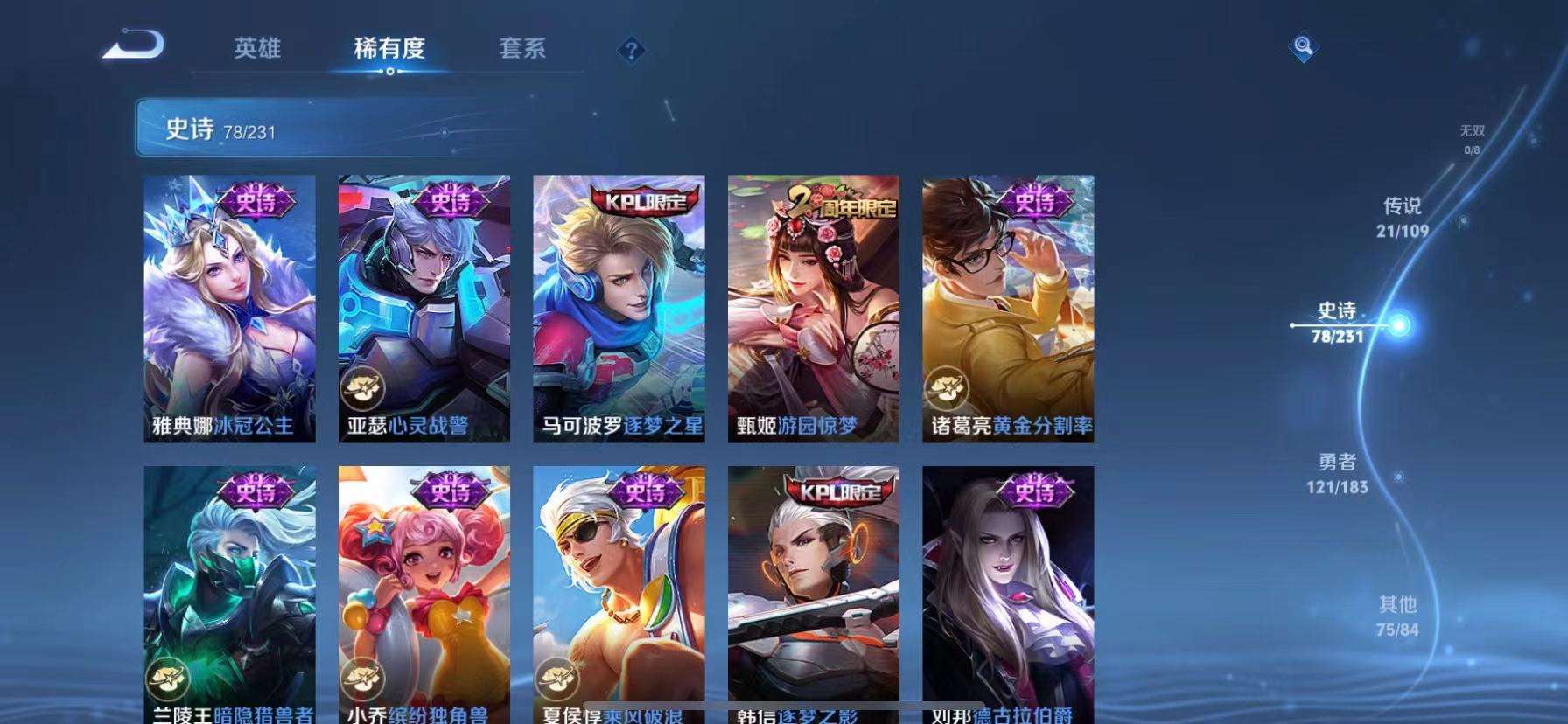1568x724 pixels.
Task: Switch to the 套系 tab
Action: click(524, 50)
